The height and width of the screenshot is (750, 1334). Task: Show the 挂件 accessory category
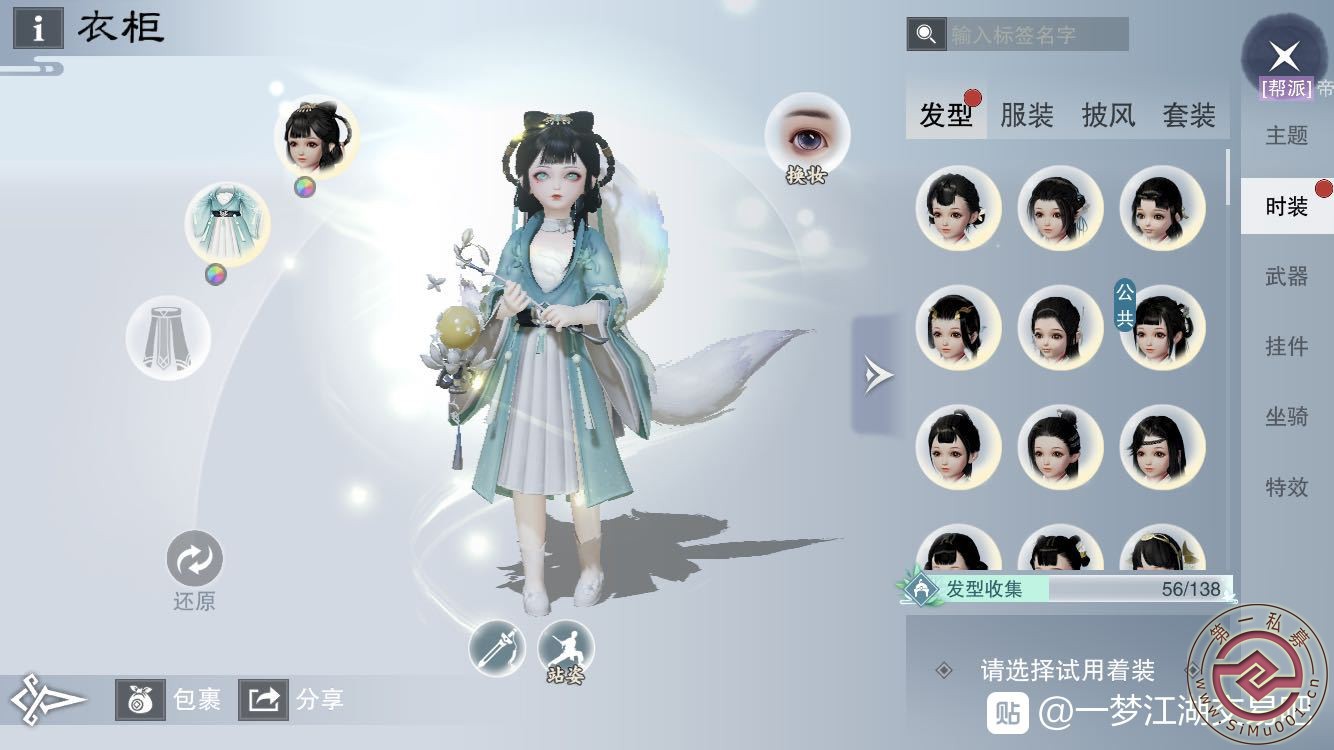[x=1286, y=346]
